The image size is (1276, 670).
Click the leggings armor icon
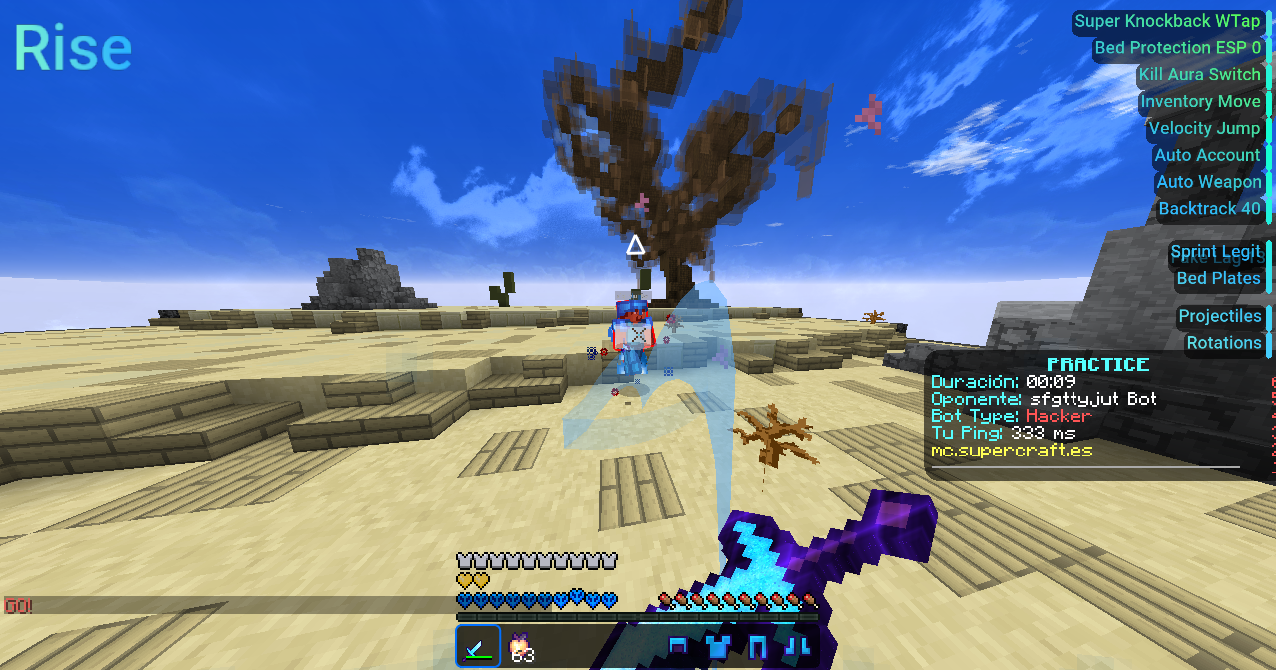757,647
